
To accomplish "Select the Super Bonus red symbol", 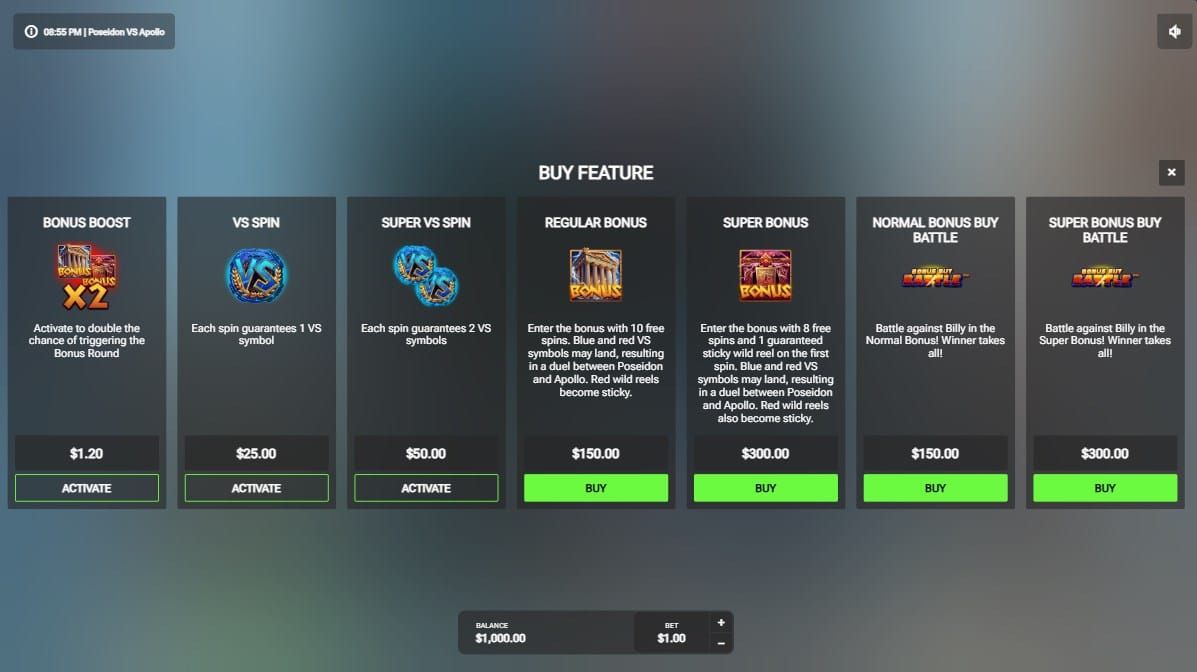I will coord(765,275).
